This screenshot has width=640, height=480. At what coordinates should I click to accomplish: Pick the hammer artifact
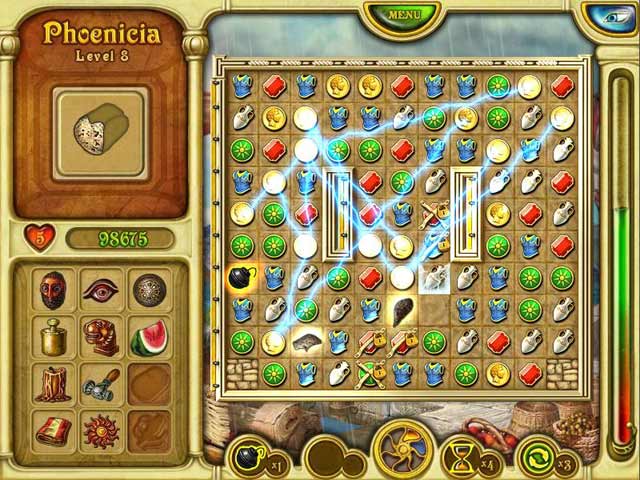[x=101, y=383]
